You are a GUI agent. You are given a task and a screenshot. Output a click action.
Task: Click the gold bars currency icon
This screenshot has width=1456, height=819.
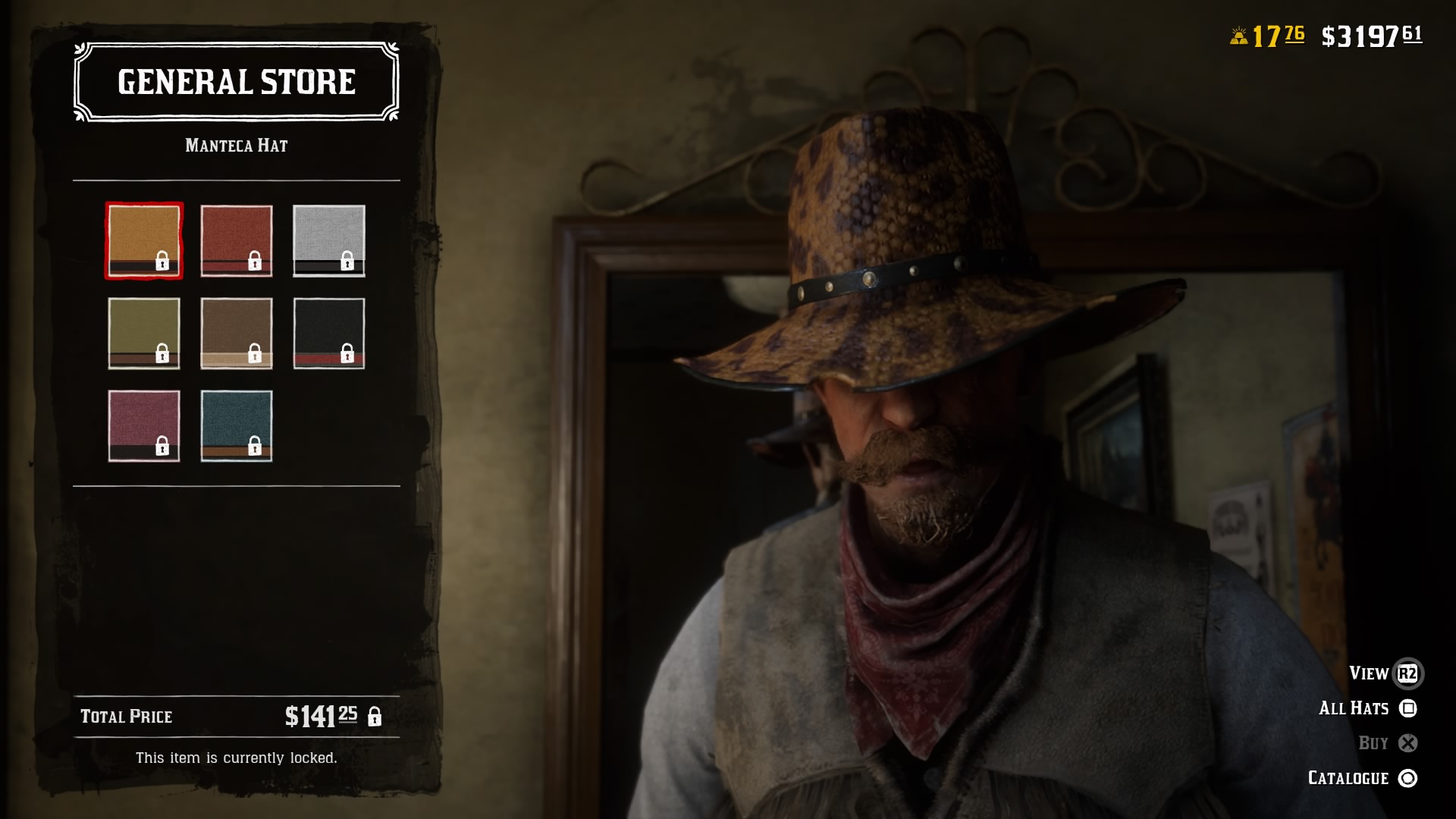tap(1241, 33)
